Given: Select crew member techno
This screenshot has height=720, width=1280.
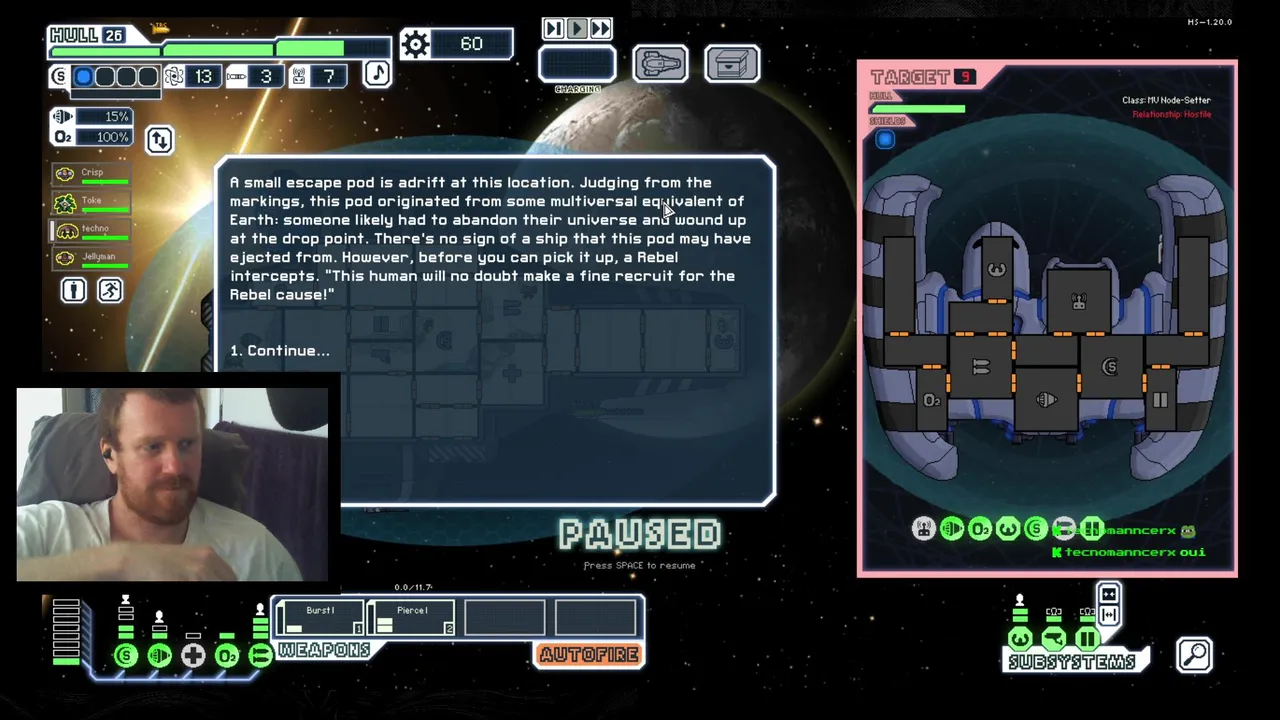Looking at the screenshot, I should pyautogui.click(x=92, y=229).
